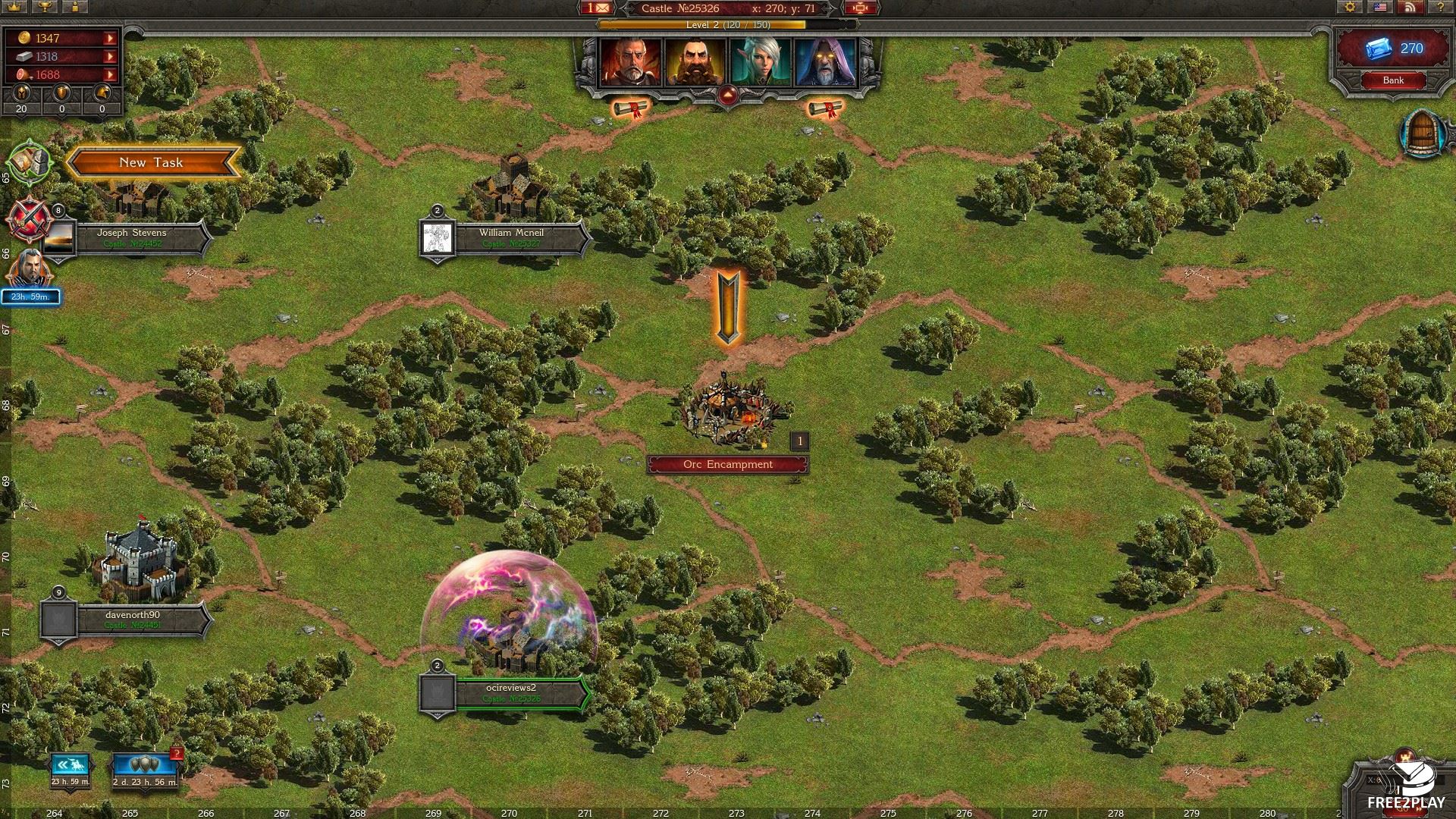
Task: Select the hooded wizard advisor portrait
Action: [x=825, y=62]
